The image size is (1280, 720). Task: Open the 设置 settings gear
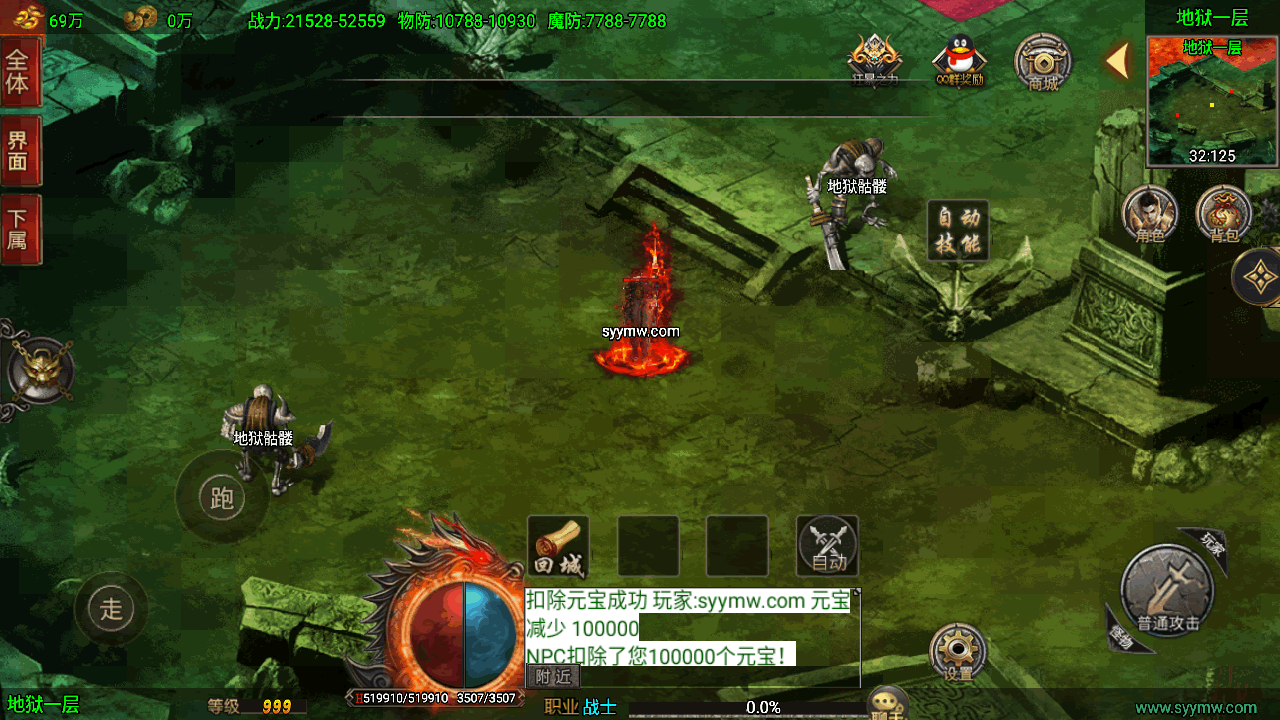(958, 652)
